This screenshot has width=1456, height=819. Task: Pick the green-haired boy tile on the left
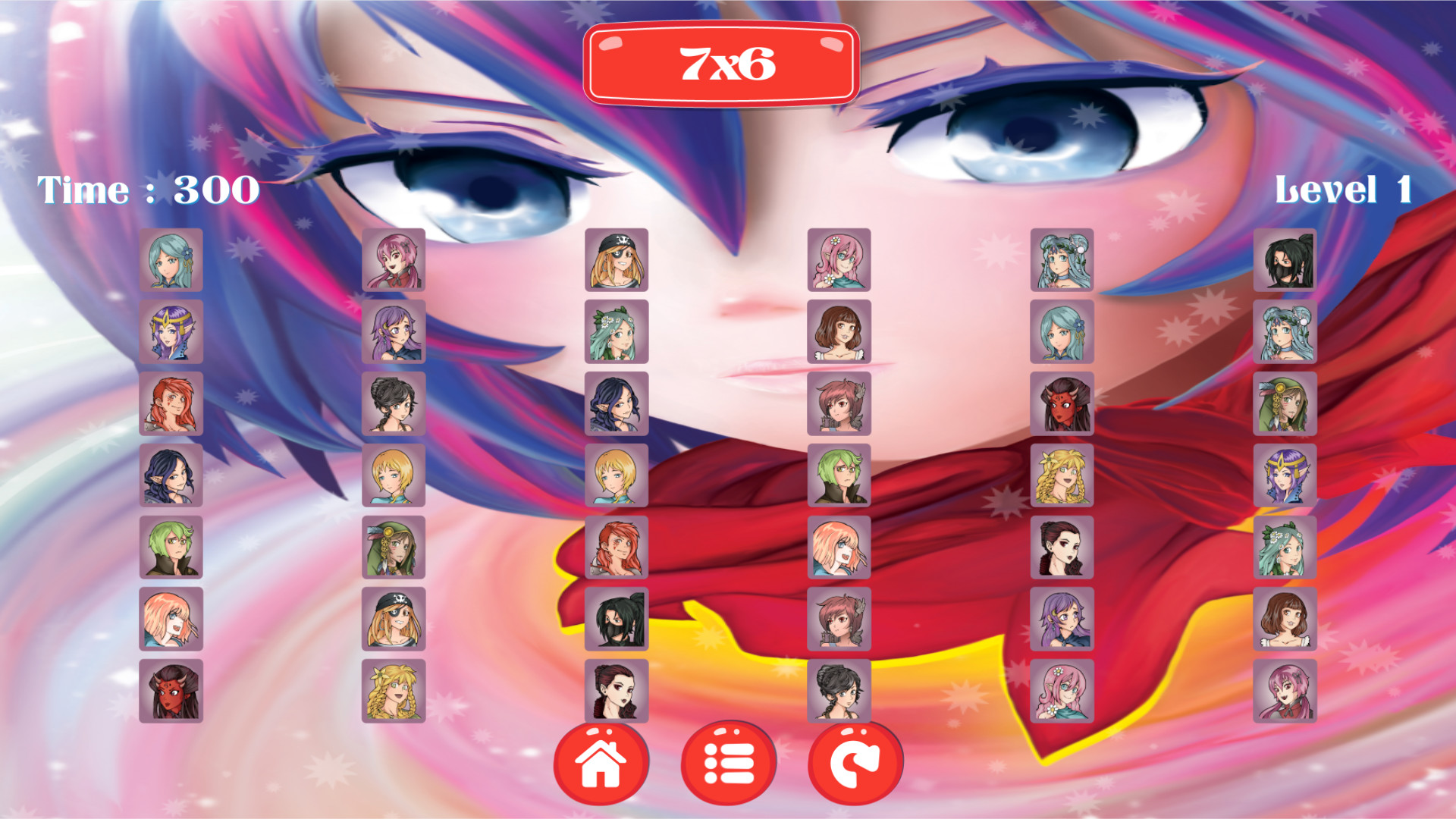click(x=171, y=546)
